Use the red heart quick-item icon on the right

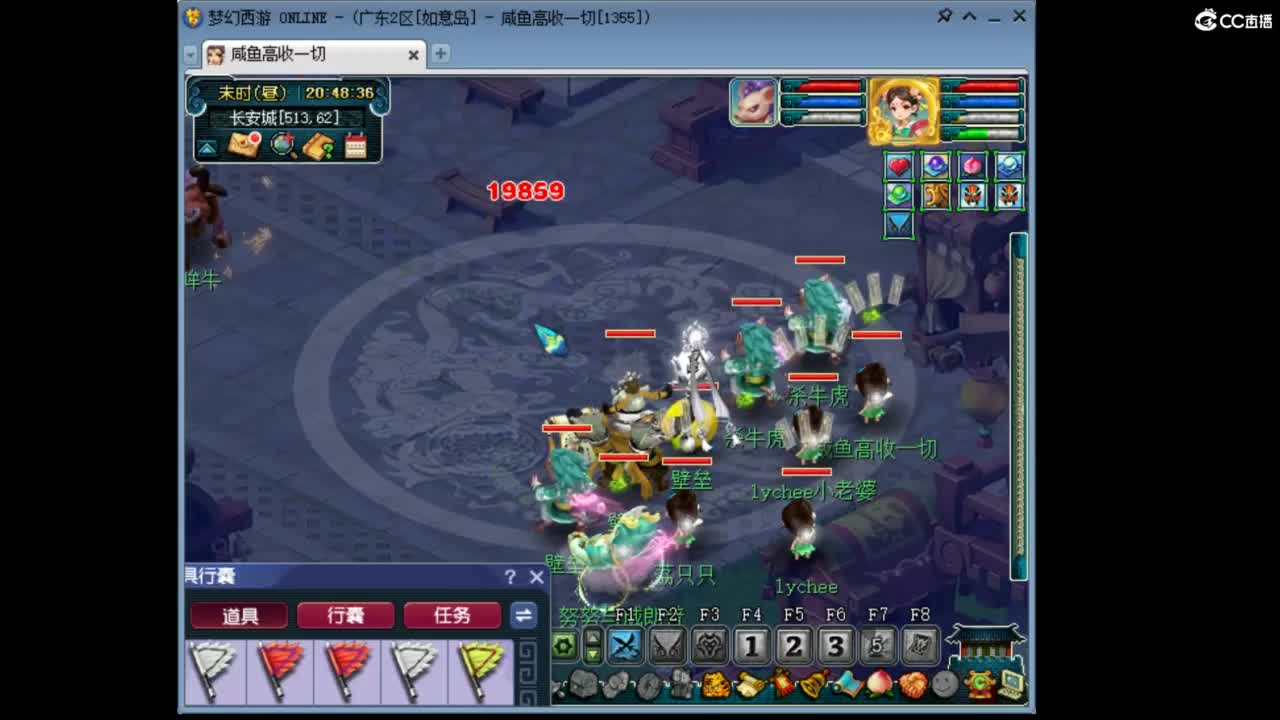pos(898,165)
